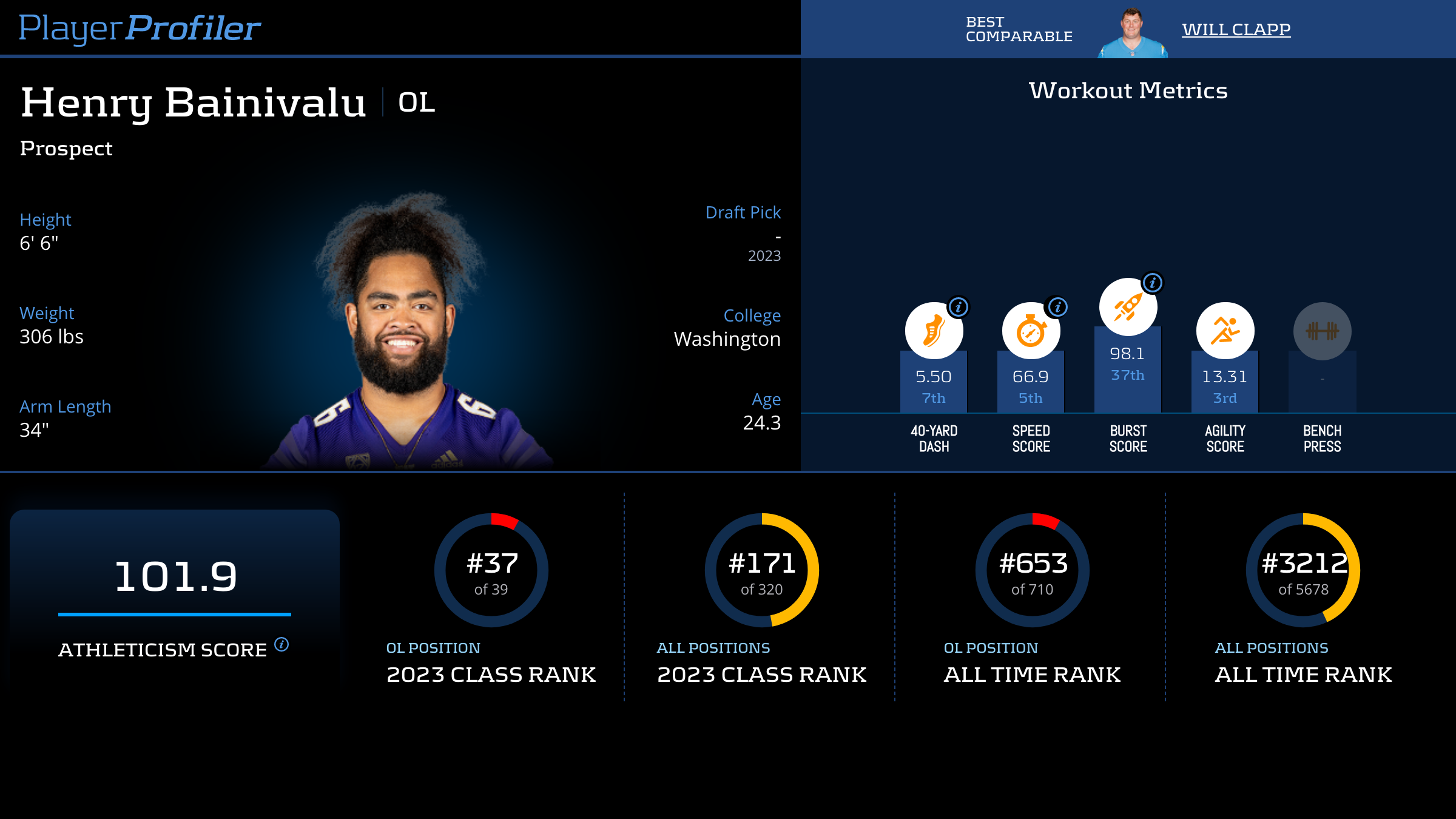Show info for the 40-Yard Dash metric
The image size is (1456, 819).
click(959, 307)
